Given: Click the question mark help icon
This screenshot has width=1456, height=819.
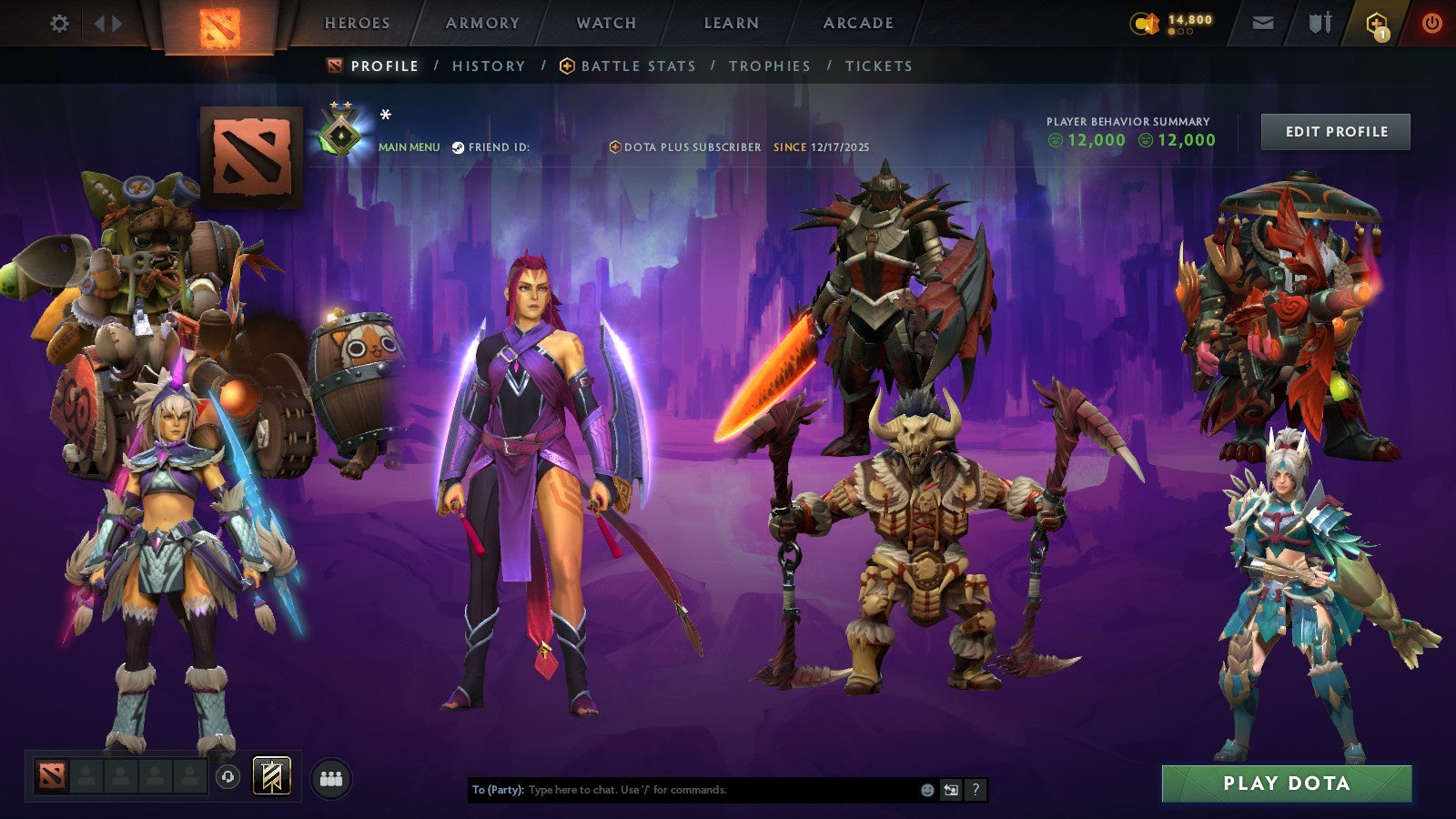Looking at the screenshot, I should [976, 790].
